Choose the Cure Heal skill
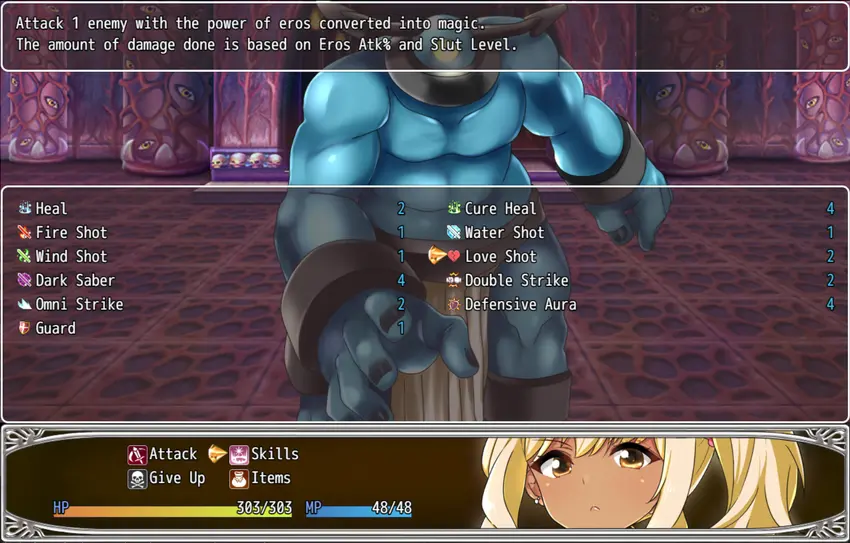850x543 pixels. [x=500, y=209]
